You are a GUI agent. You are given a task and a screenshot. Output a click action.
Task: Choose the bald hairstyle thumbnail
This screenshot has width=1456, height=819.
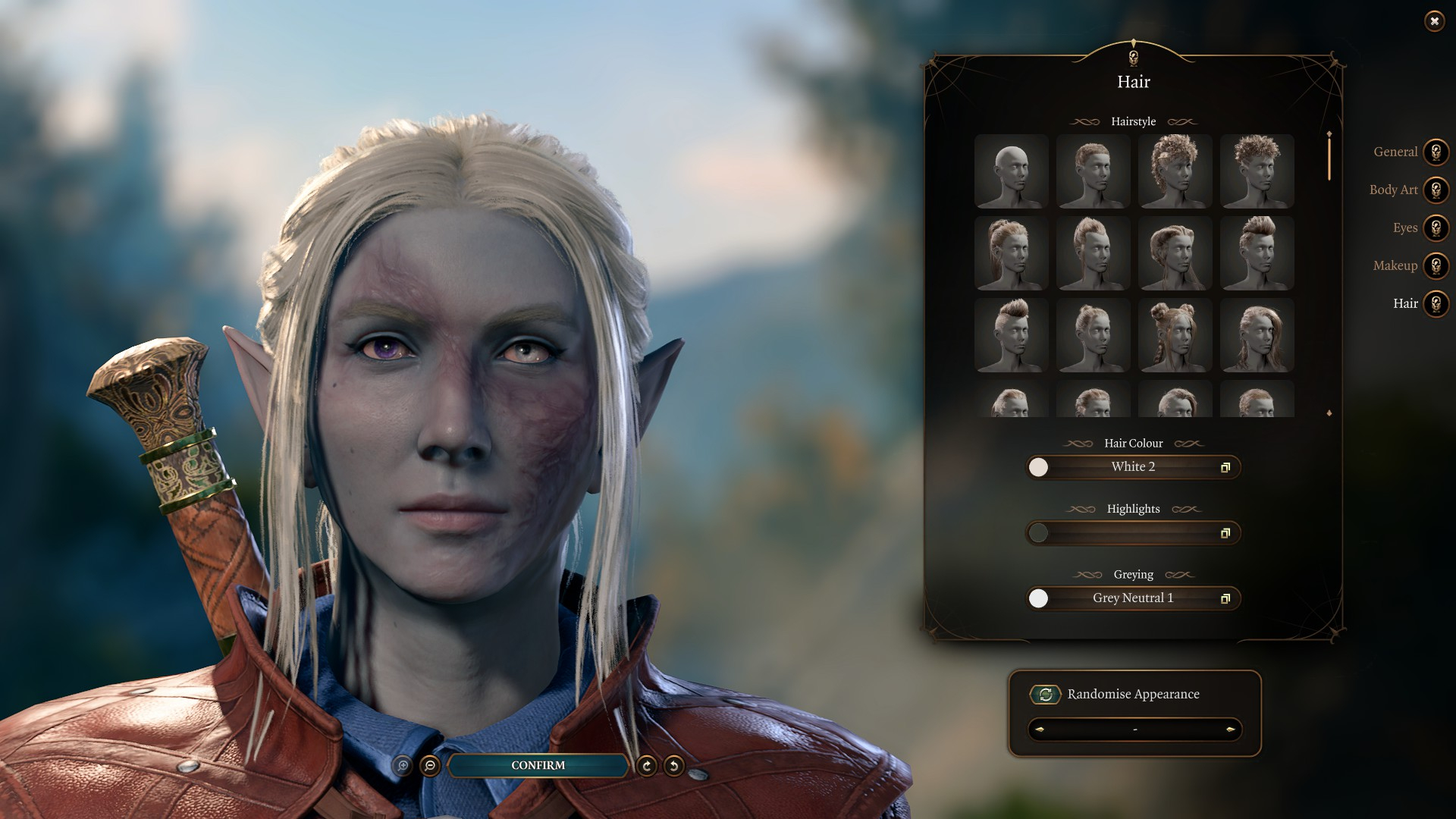(1011, 171)
